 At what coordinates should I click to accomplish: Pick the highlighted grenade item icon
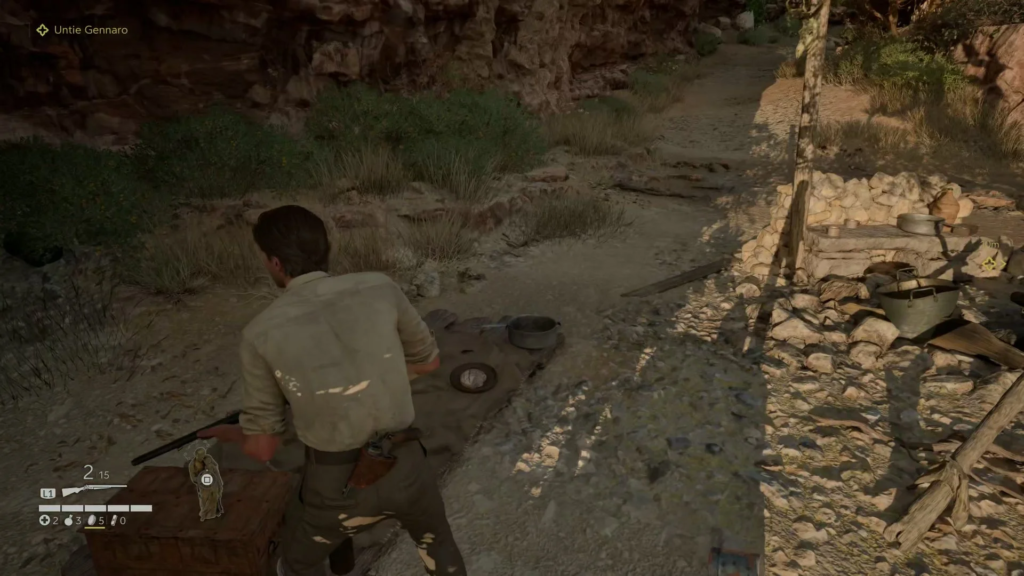(94, 520)
